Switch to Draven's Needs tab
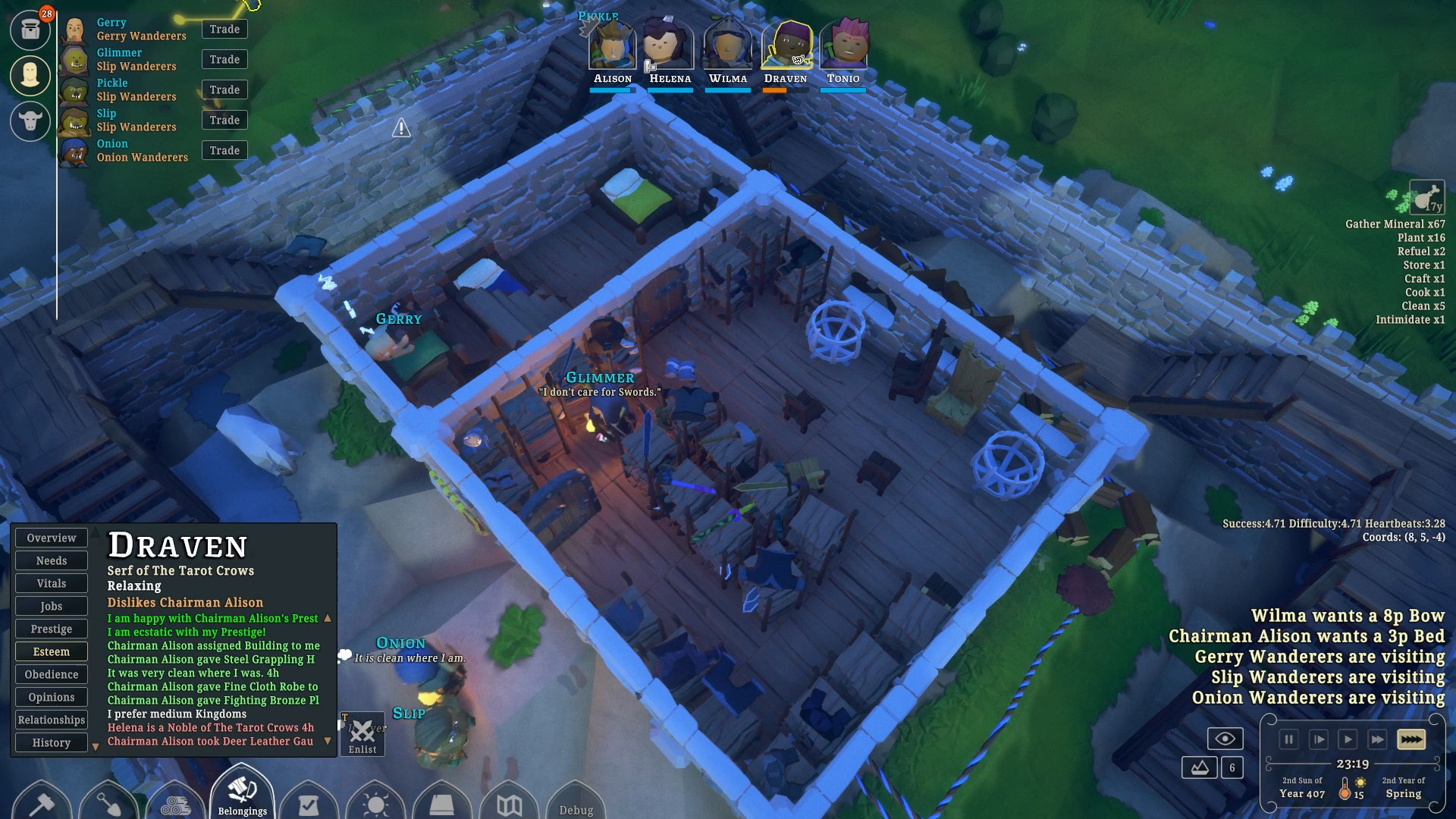The image size is (1456, 819). point(52,561)
